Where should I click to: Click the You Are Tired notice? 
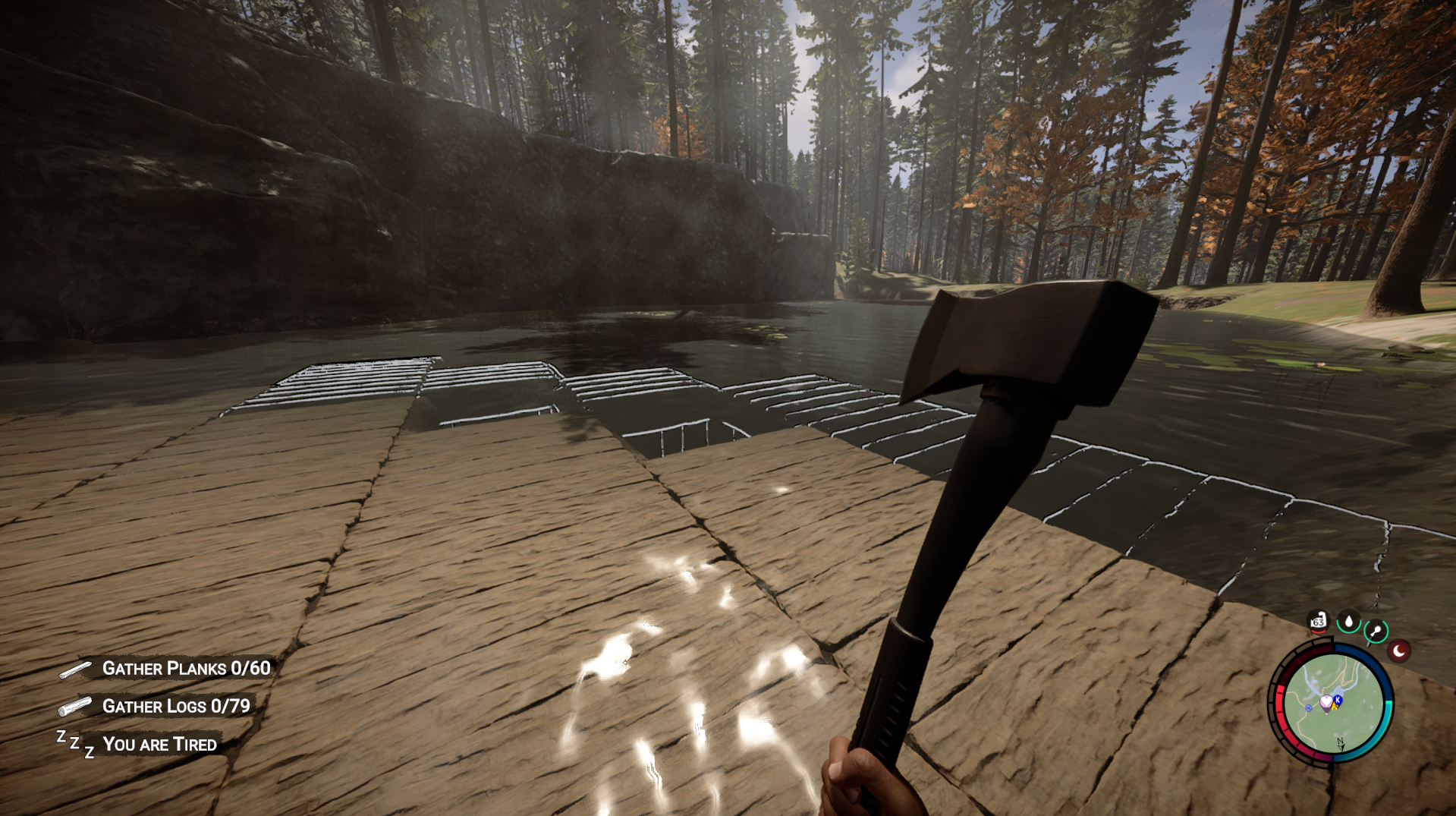coord(159,744)
